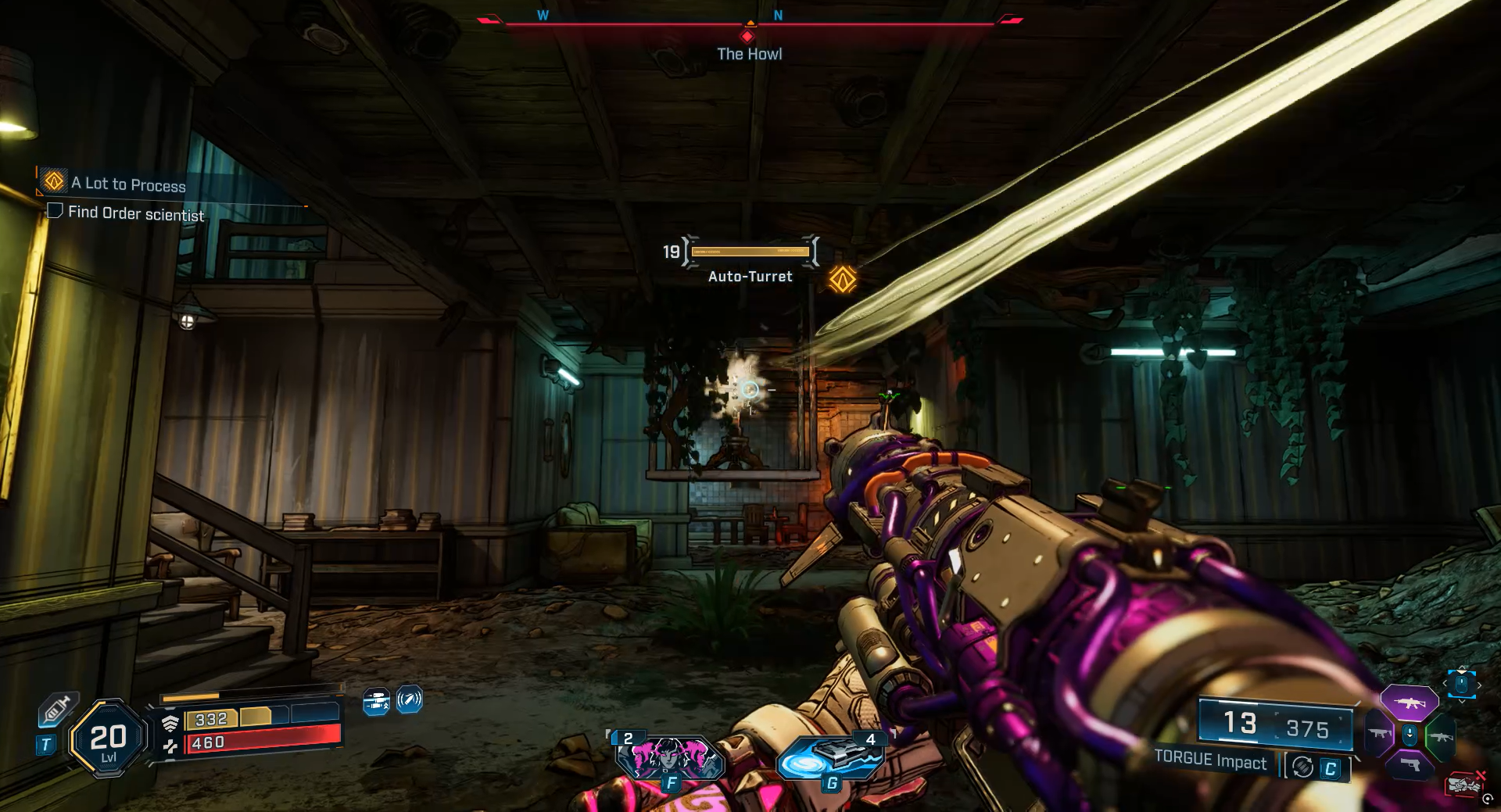Tick the Find Order scientist objective checkbox
This screenshot has width=1501, height=812.
click(x=55, y=211)
